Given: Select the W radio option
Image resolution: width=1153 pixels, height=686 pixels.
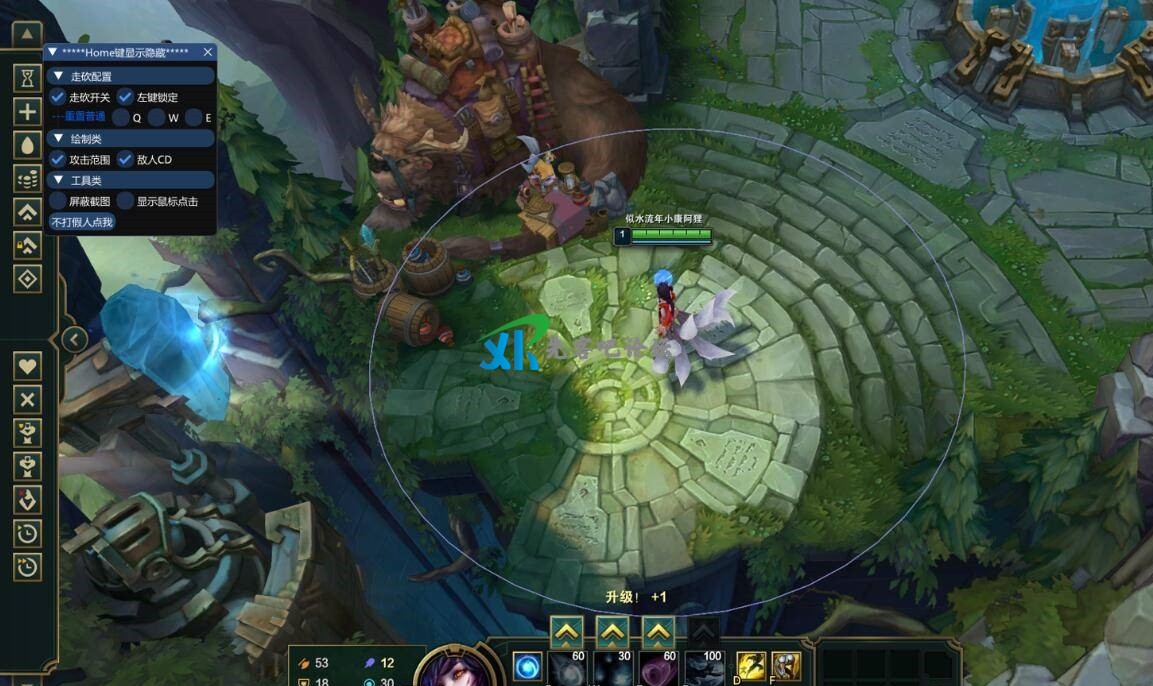Looking at the screenshot, I should point(157,118).
